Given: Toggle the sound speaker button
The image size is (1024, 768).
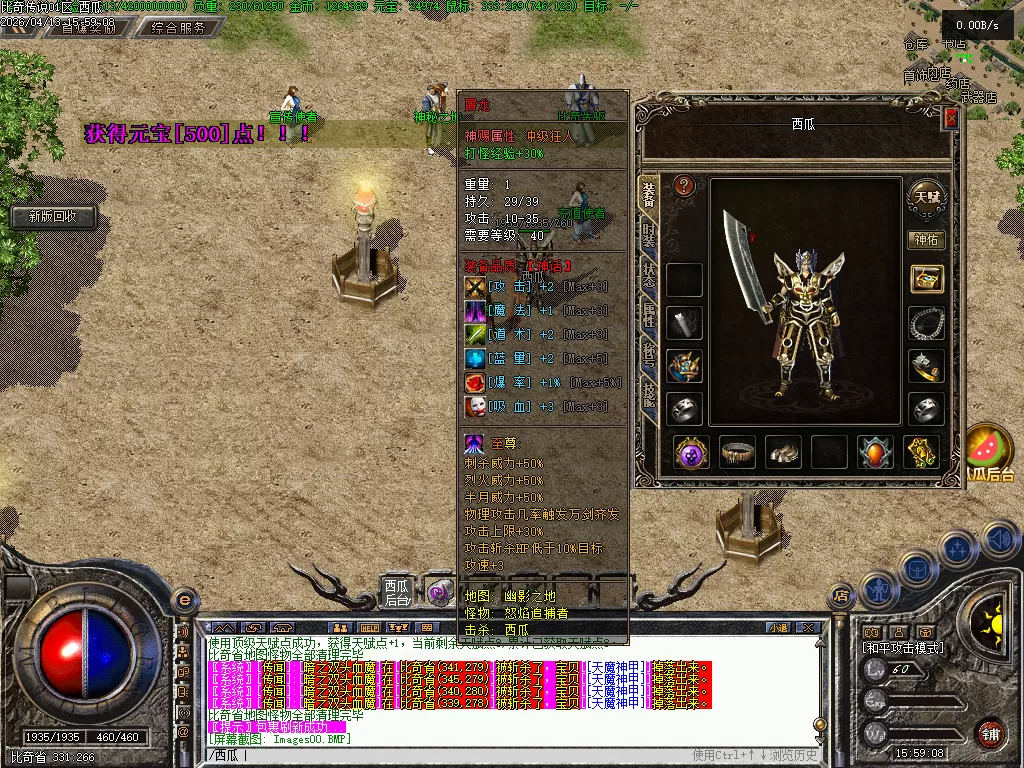Looking at the screenshot, I should click(1000, 540).
